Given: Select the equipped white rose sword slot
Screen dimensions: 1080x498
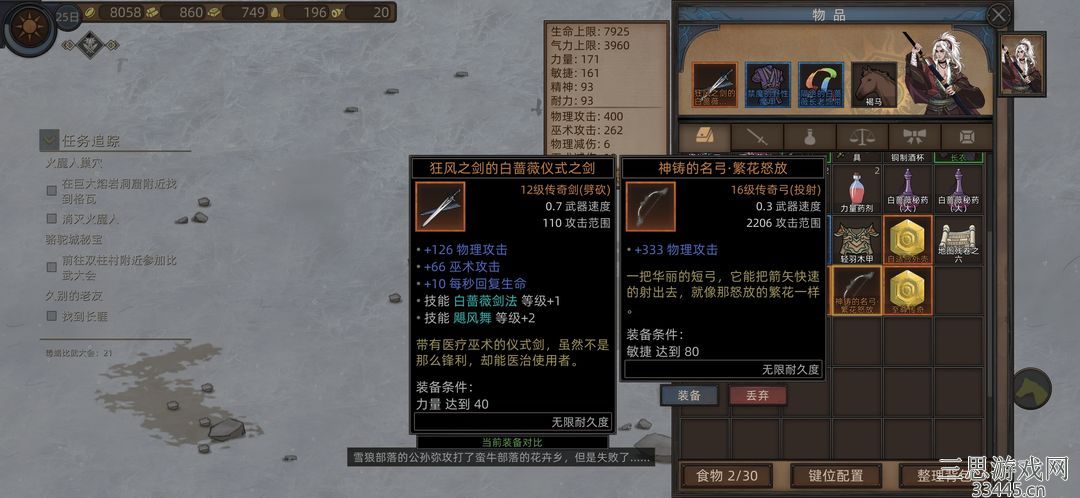Looking at the screenshot, I should coord(715,85).
